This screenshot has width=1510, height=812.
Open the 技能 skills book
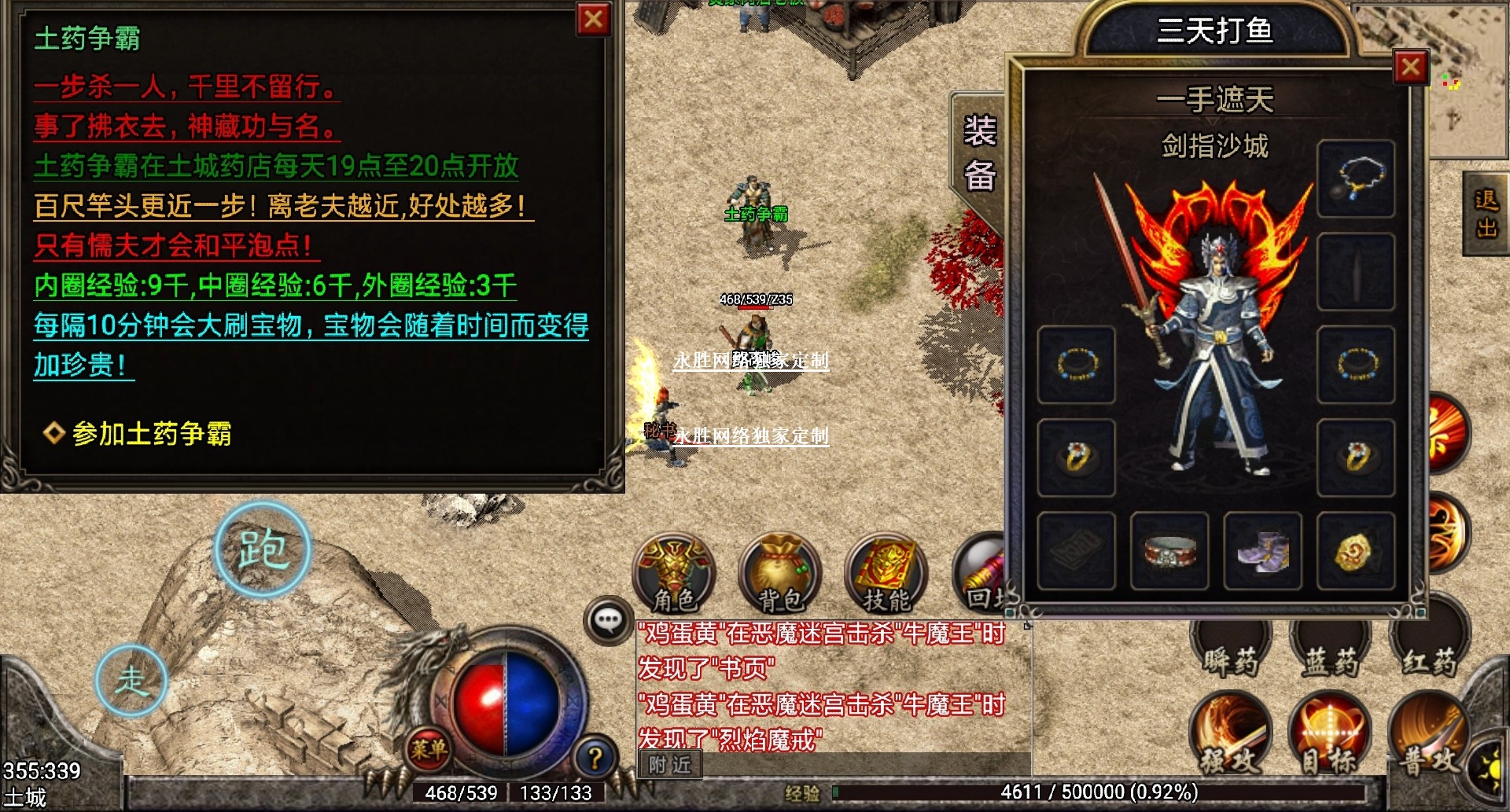click(x=886, y=575)
